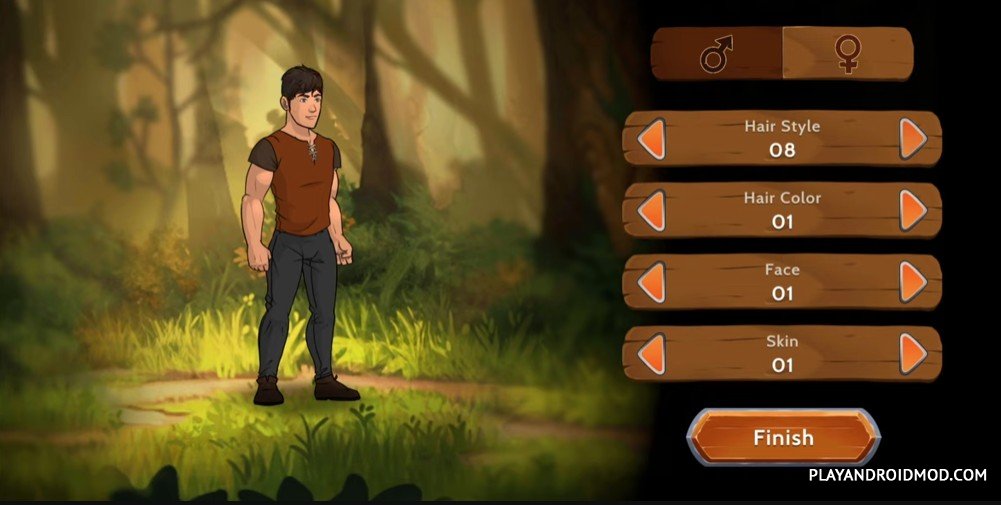This screenshot has height=505, width=1001.
Task: Choose previous Hair Style with left arrow
Action: 651,139
